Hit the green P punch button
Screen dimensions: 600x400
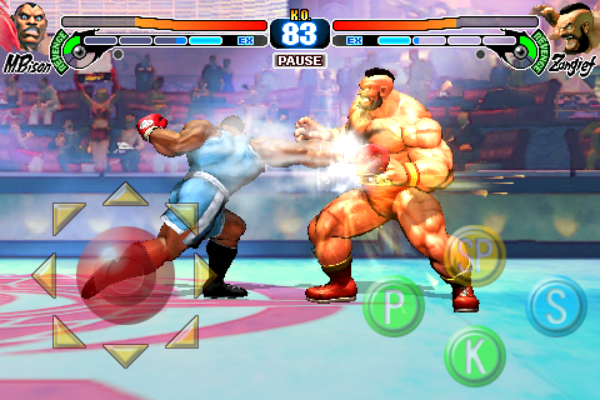coord(394,306)
